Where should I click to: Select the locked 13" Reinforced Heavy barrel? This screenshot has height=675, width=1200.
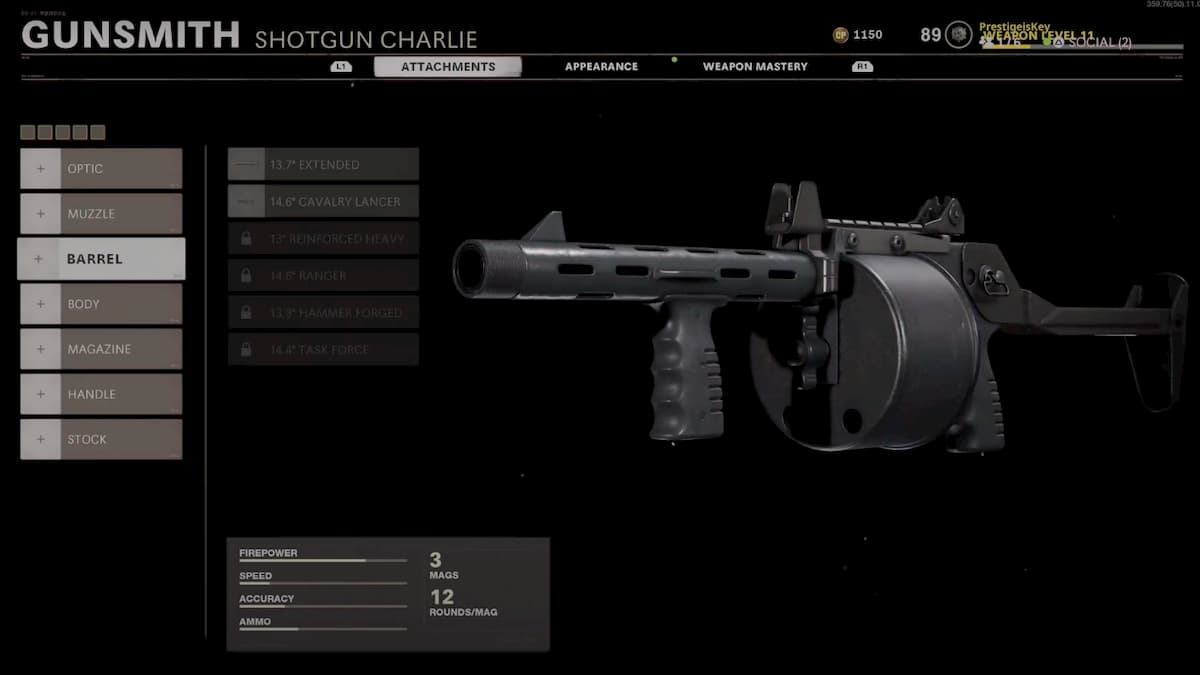tap(323, 238)
